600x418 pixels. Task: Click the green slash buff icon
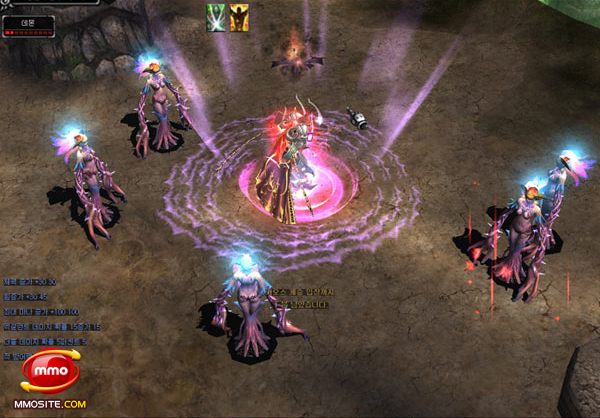pos(217,17)
